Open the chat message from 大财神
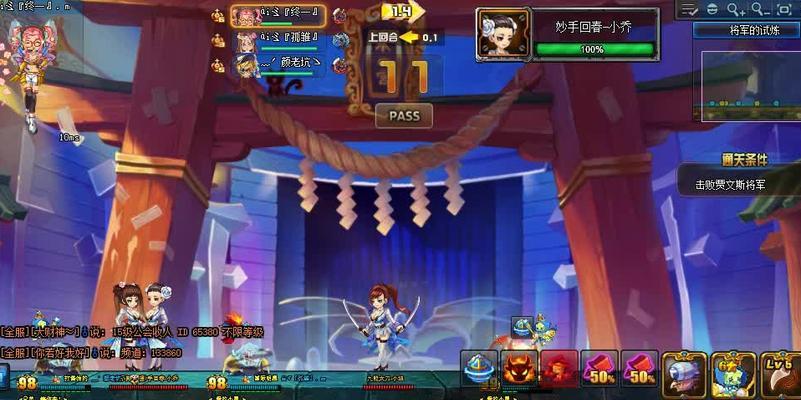This screenshot has height=400, width=801. (130, 332)
